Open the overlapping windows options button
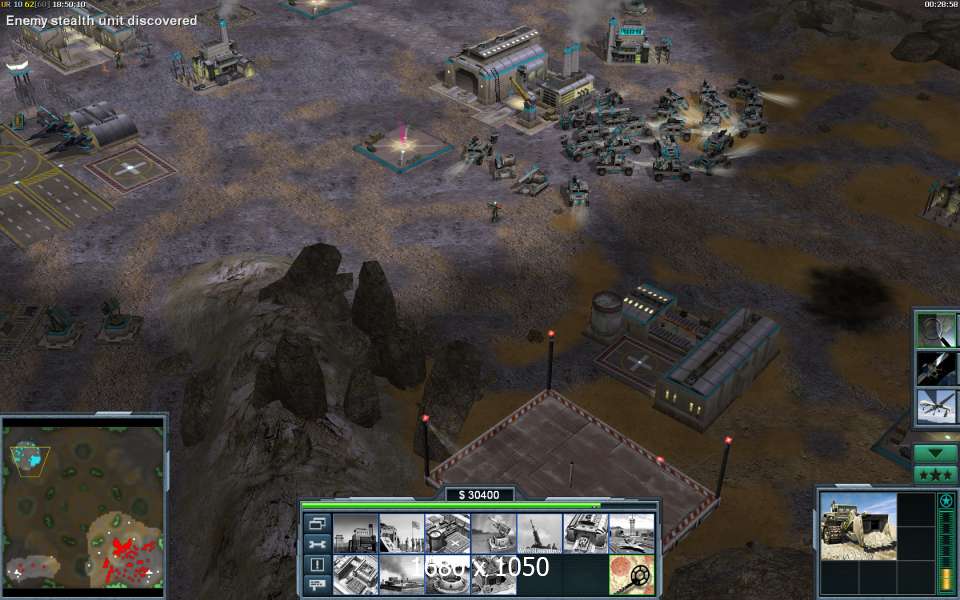This screenshot has height=600, width=960. [x=317, y=523]
